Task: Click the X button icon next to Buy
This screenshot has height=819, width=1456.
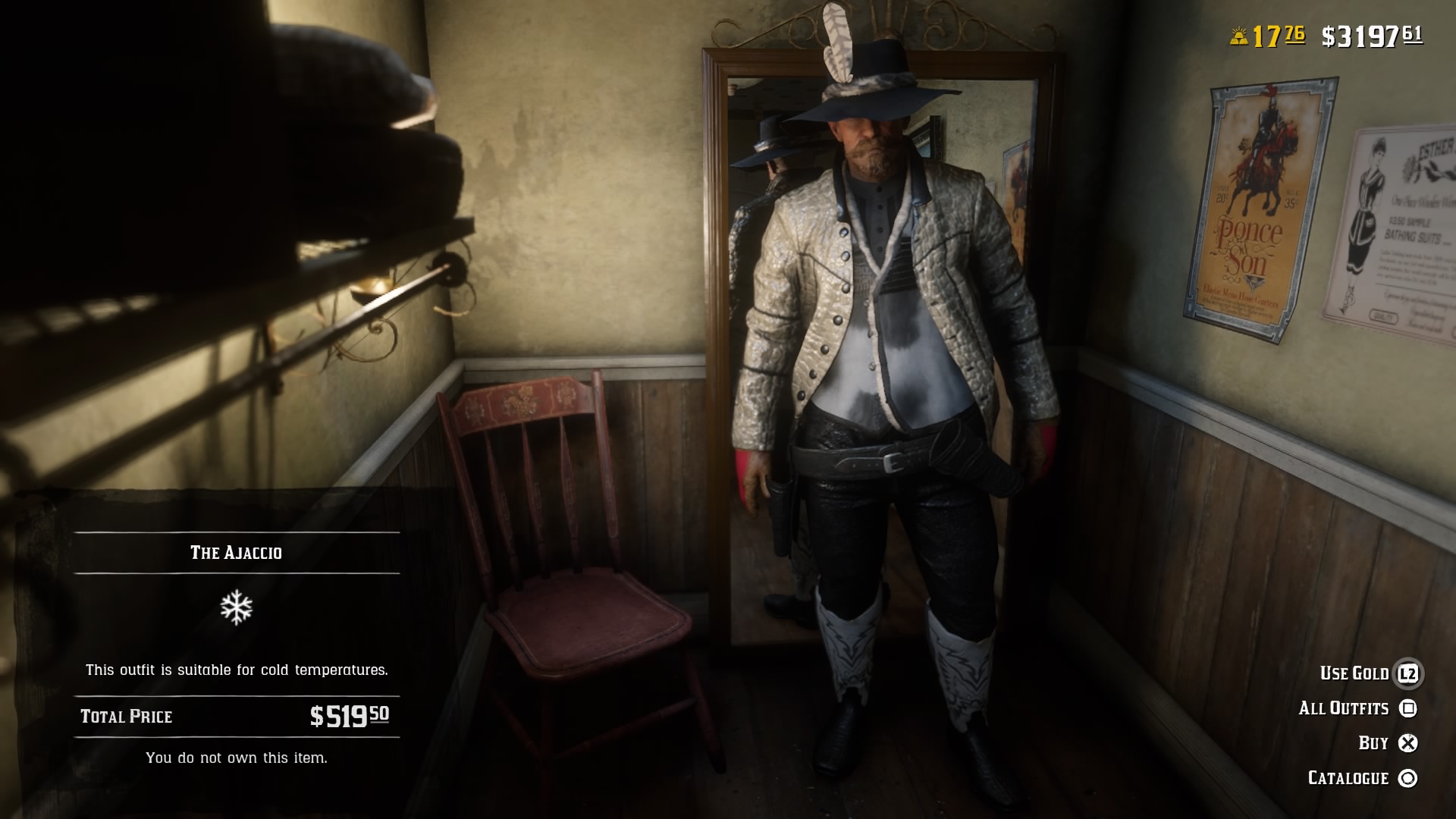Action: 1407,743
